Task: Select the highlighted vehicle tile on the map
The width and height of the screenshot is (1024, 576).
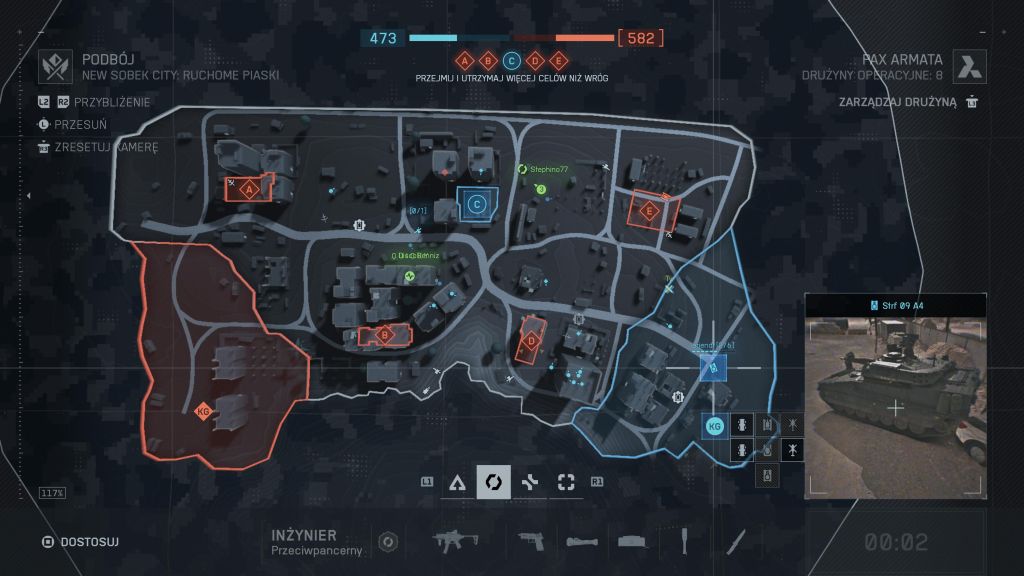Action: (x=714, y=368)
